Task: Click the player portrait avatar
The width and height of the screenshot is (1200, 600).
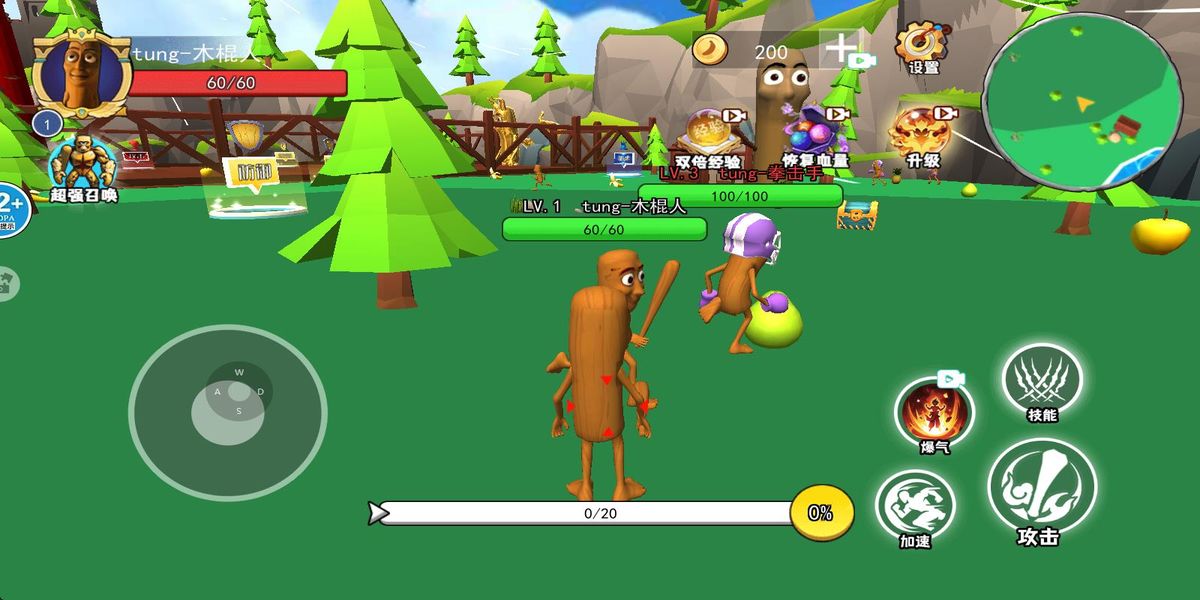Action: point(82,73)
